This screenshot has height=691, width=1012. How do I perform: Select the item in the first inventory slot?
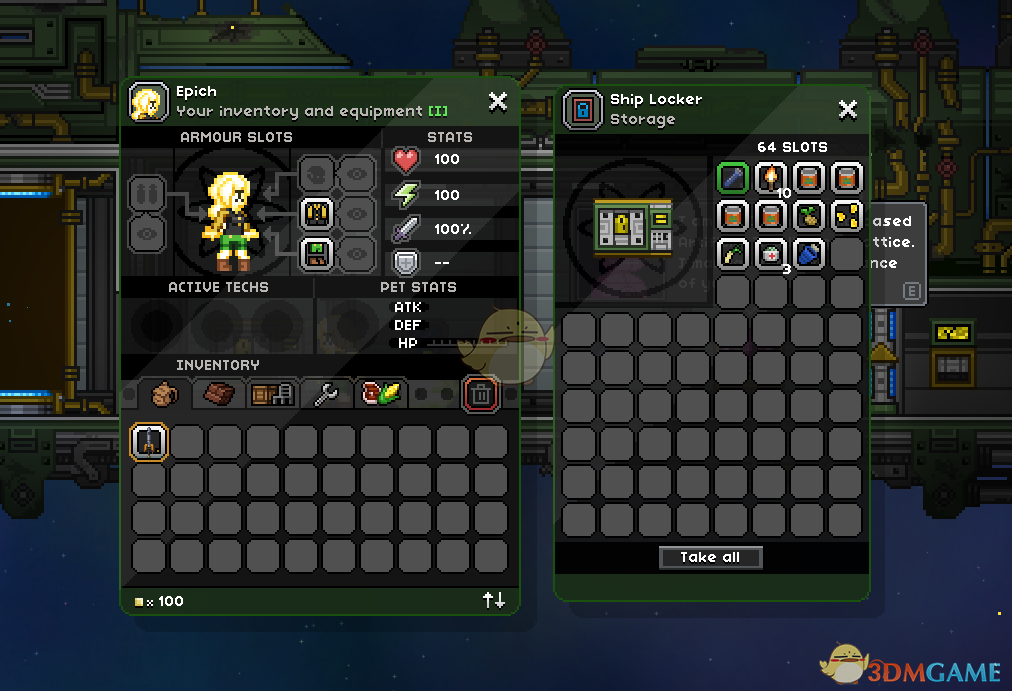pyautogui.click(x=150, y=442)
